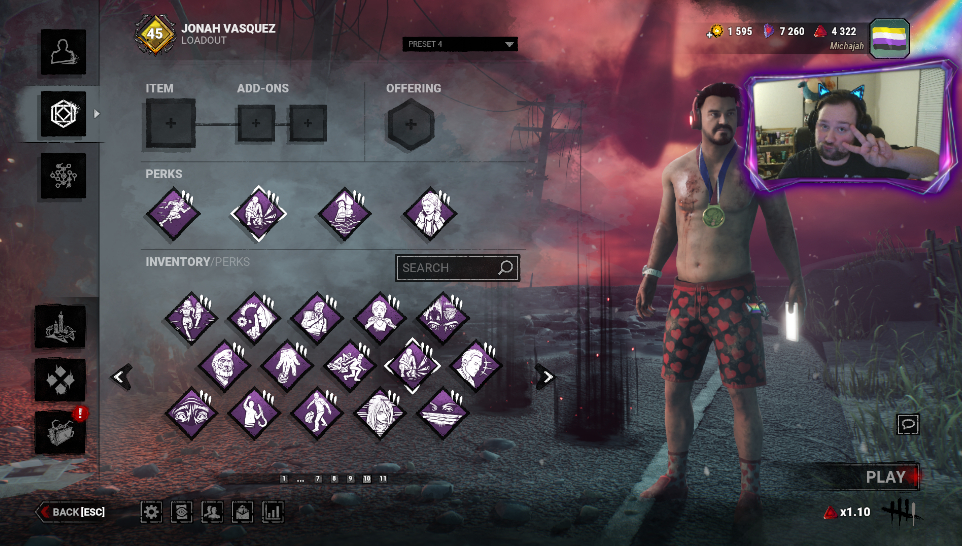Jump to perk page 11
Viewport: 962px width, 546px height.
tap(383, 479)
